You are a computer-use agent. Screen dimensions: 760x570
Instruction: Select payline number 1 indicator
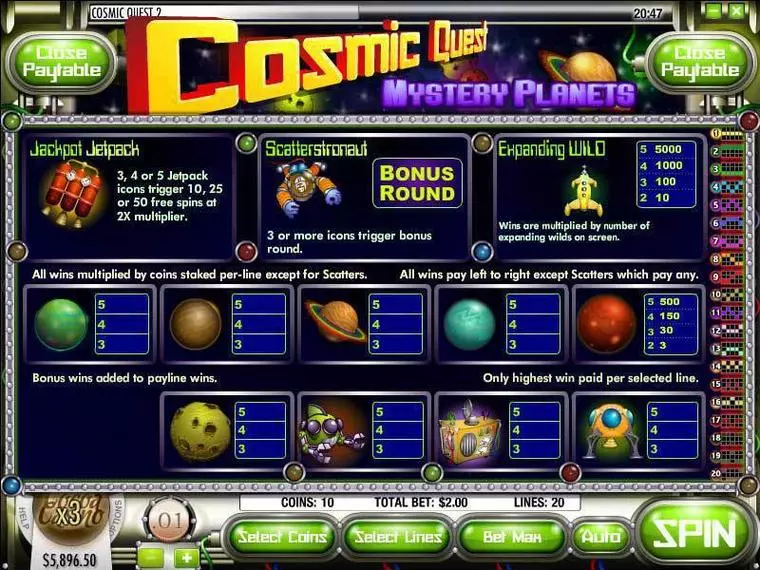click(x=716, y=133)
